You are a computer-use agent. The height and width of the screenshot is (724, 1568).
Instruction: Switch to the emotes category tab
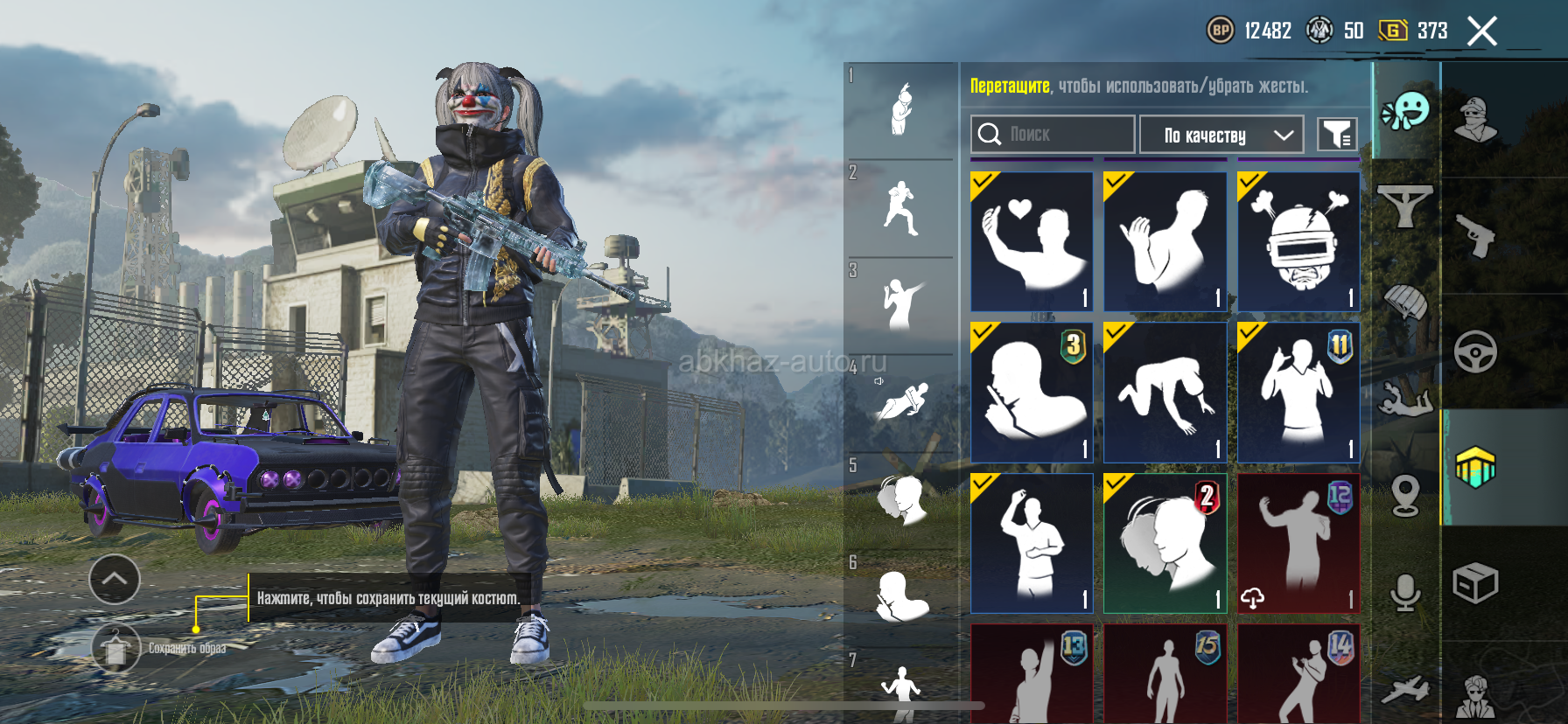pos(1405,111)
